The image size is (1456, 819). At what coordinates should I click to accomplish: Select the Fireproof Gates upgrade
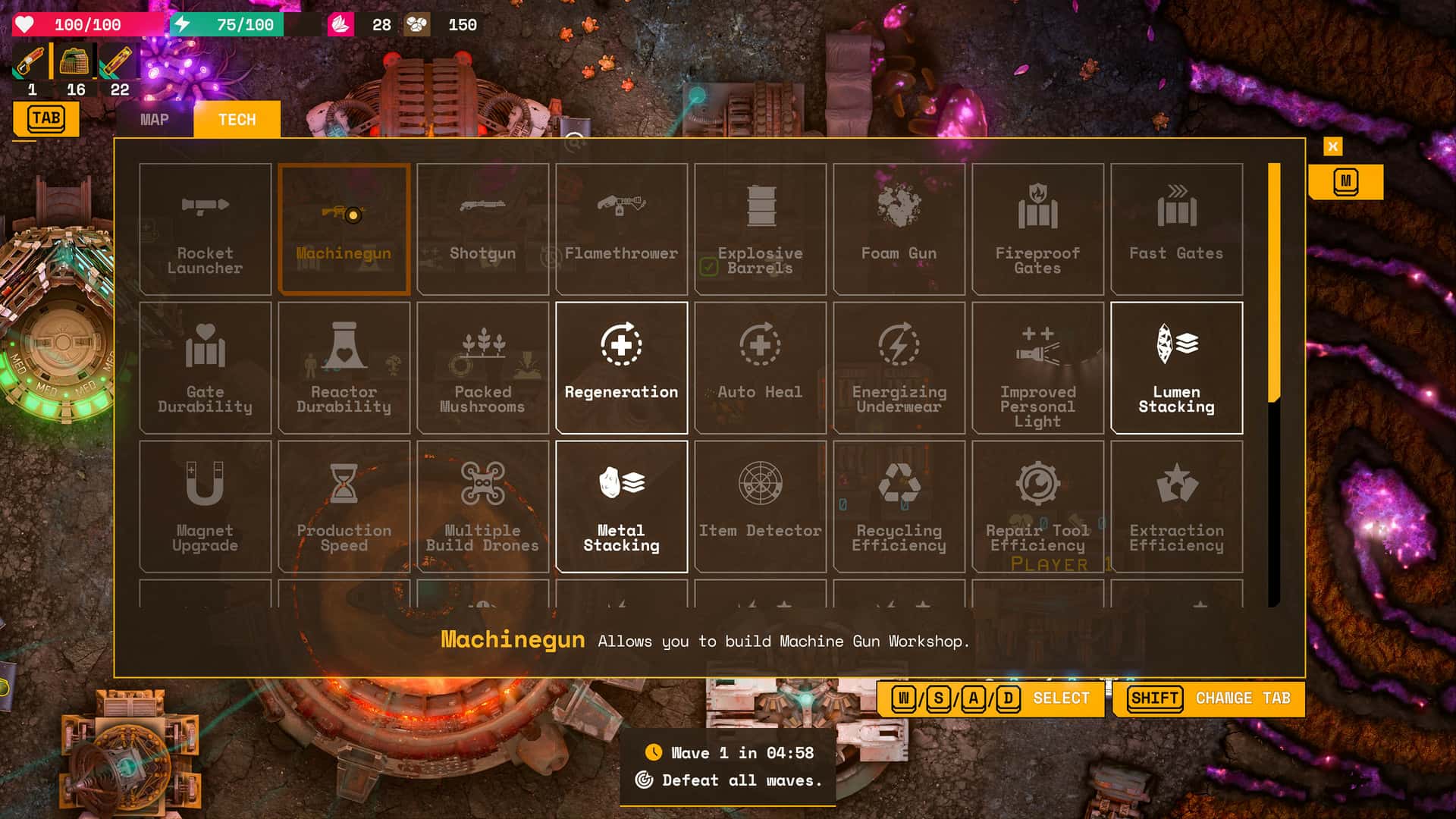[x=1037, y=227]
